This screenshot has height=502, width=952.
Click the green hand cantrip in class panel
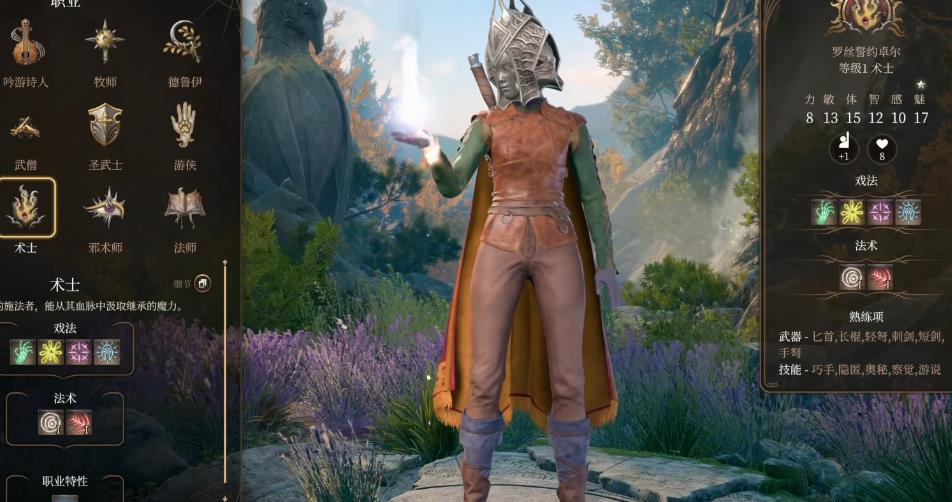tap(24, 352)
